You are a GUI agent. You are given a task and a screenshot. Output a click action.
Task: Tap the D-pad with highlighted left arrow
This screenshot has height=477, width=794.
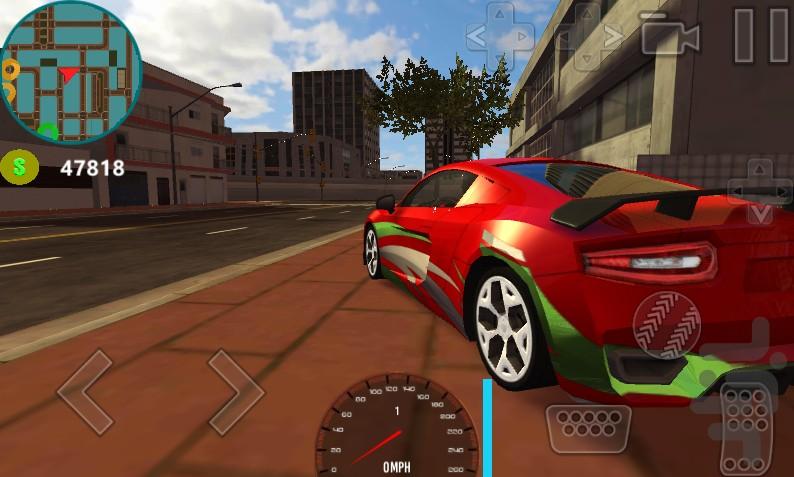501,38
